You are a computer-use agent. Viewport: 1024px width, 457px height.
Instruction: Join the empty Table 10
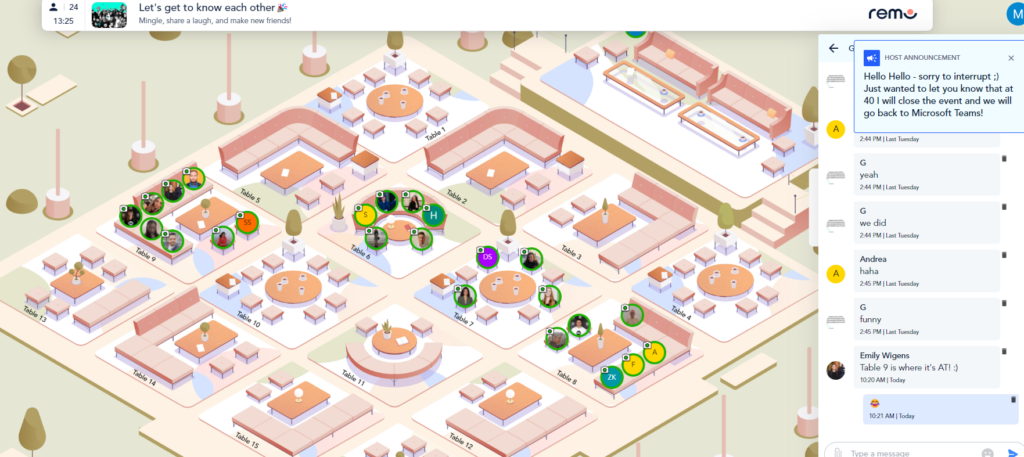[292, 289]
